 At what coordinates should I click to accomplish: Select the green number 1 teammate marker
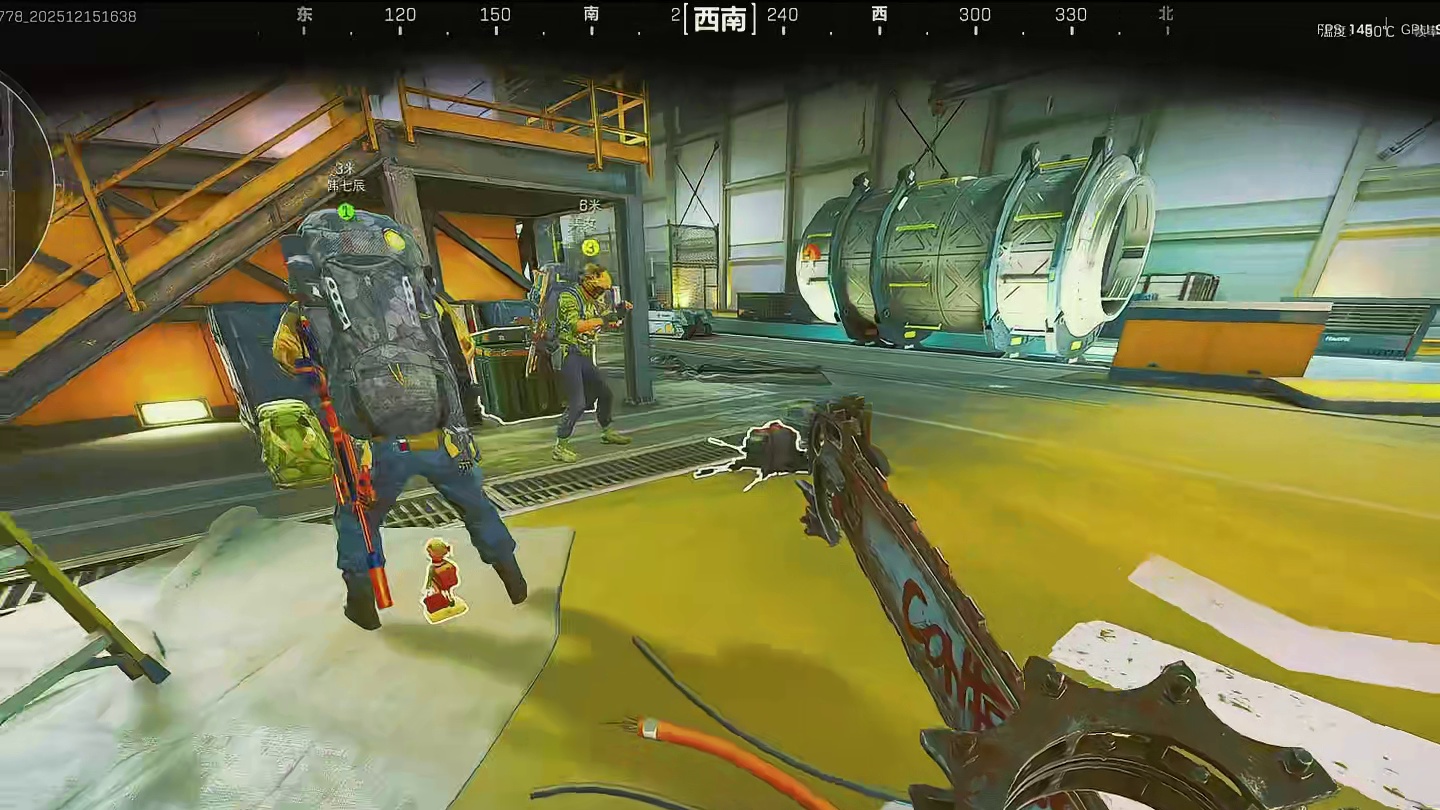346,211
